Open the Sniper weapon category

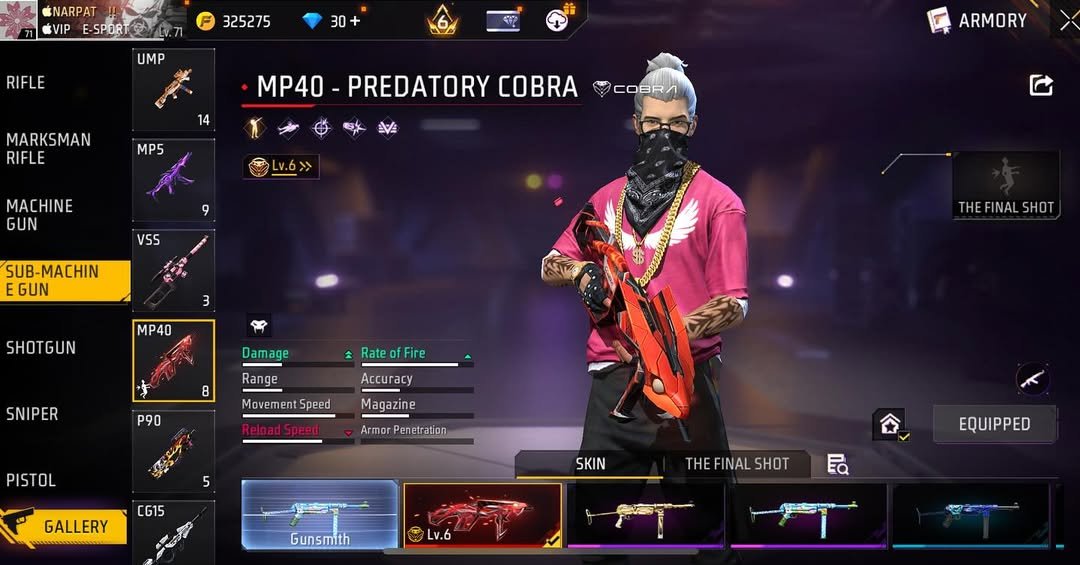pyautogui.click(x=32, y=413)
